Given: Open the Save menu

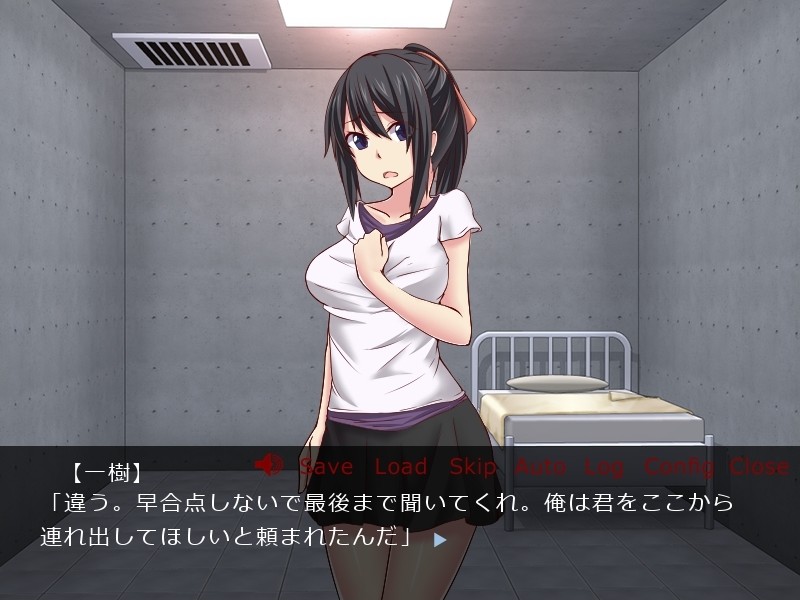Looking at the screenshot, I should click(x=326, y=466).
